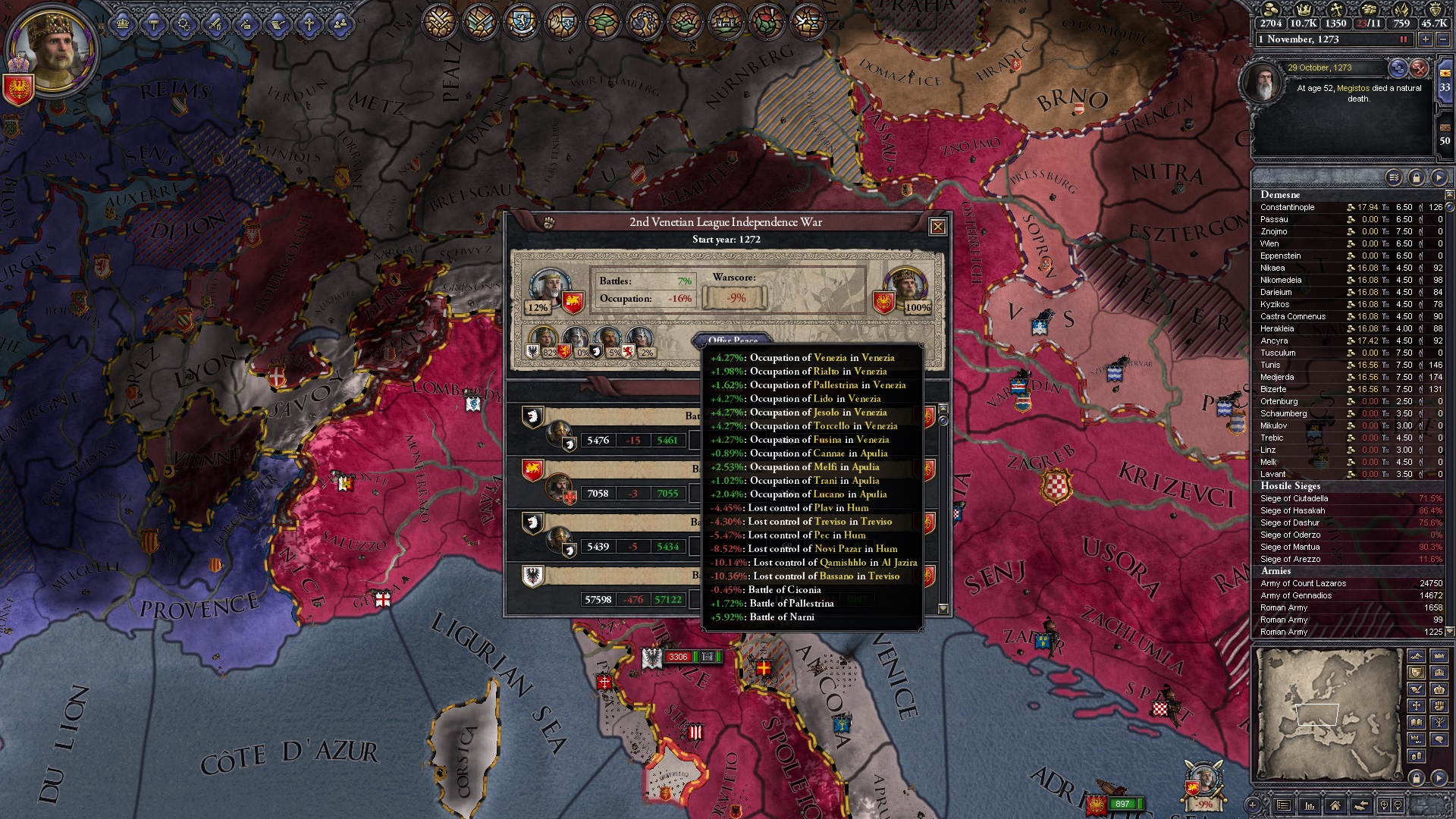The width and height of the screenshot is (1456, 819).
Task: Open the Religion tab with the cross icon
Action: [309, 24]
